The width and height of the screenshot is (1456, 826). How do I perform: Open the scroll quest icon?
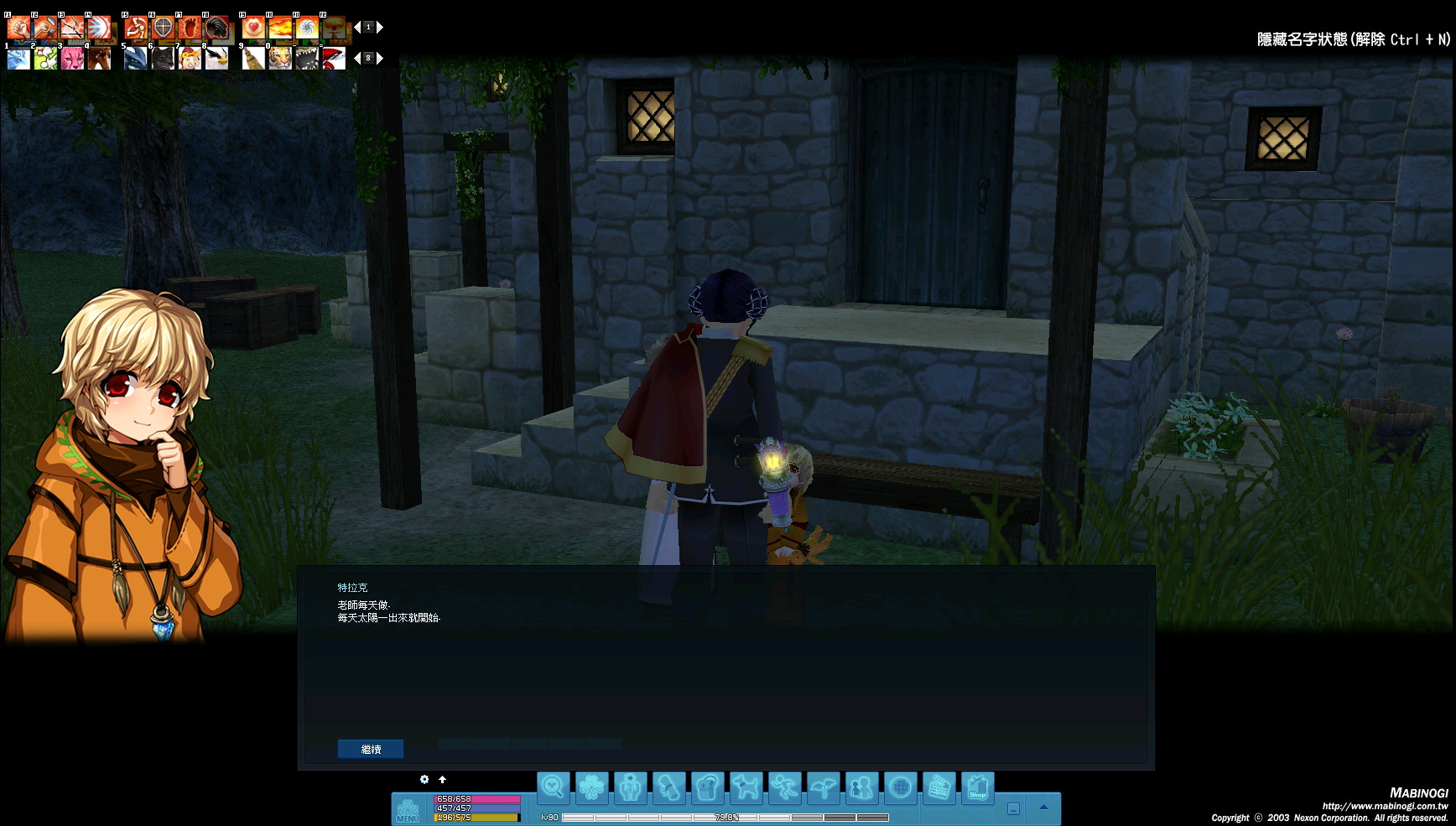[x=668, y=788]
